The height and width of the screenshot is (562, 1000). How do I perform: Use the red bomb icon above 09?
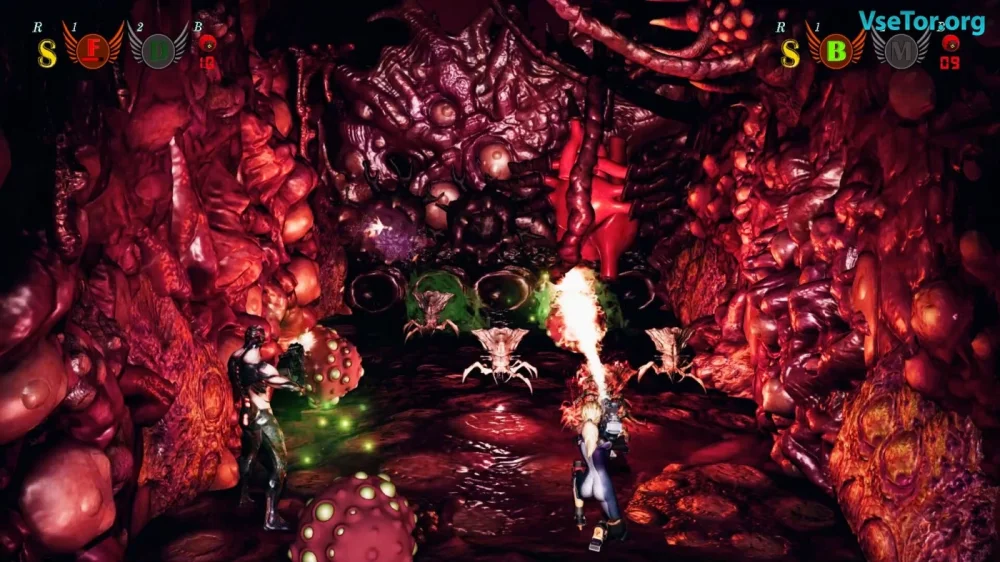949,44
